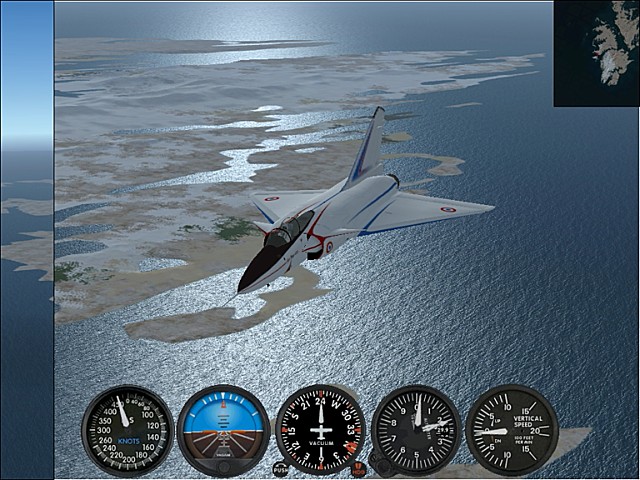Click the vacuum heading indicator gauge
The height and width of the screenshot is (480, 640).
[x=320, y=430]
